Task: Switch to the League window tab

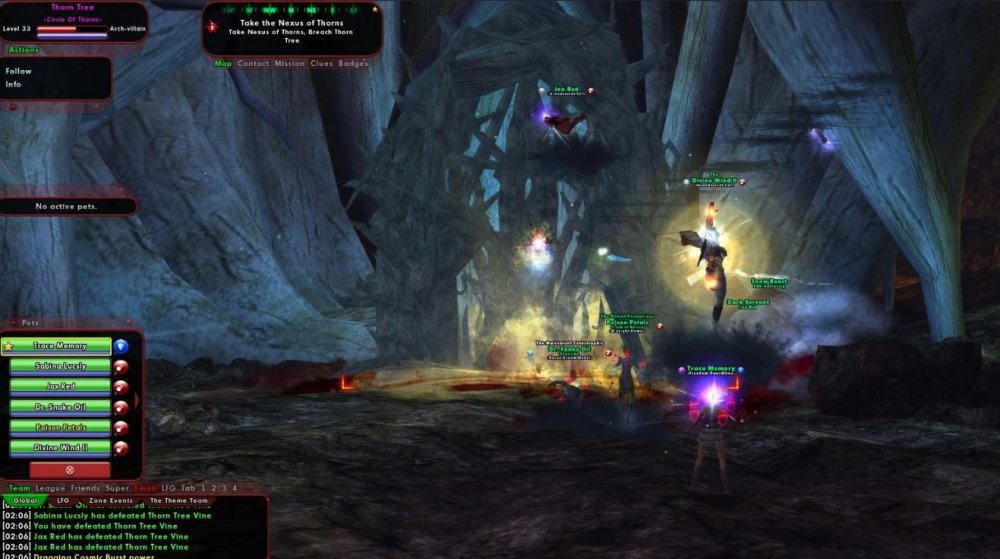Action: point(49,488)
